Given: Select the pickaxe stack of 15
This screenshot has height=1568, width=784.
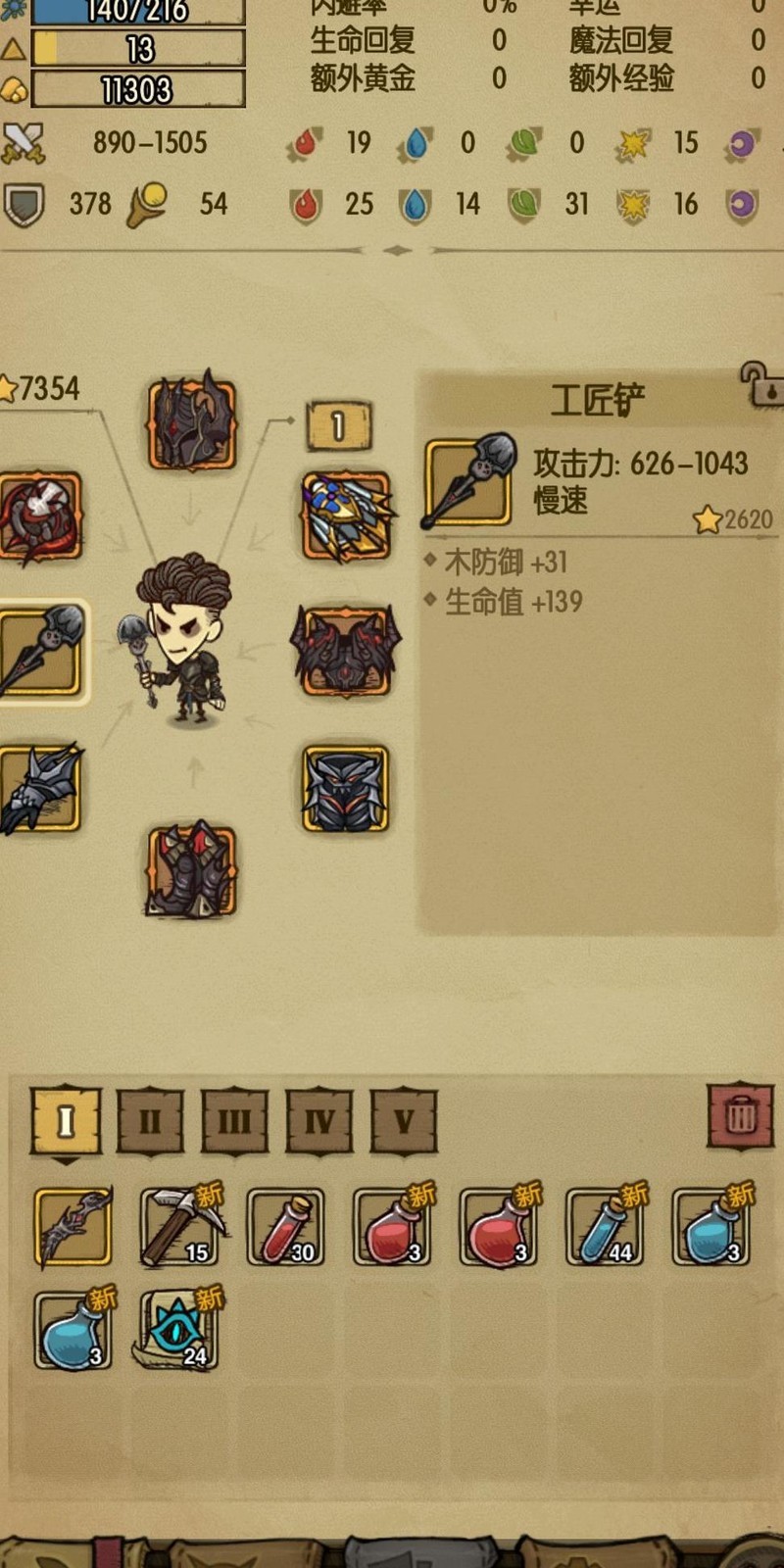Looking at the screenshot, I should [x=179, y=1227].
